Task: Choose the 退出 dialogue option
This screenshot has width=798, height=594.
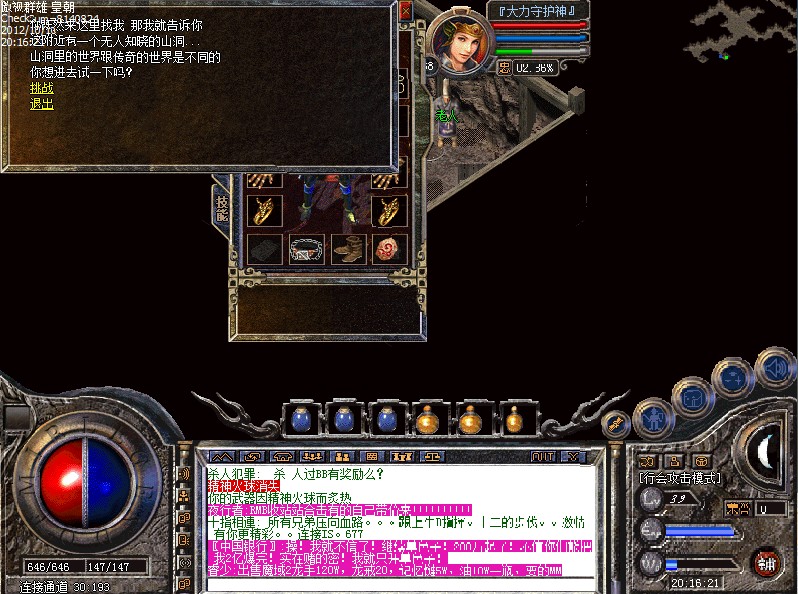Action: click(42, 103)
